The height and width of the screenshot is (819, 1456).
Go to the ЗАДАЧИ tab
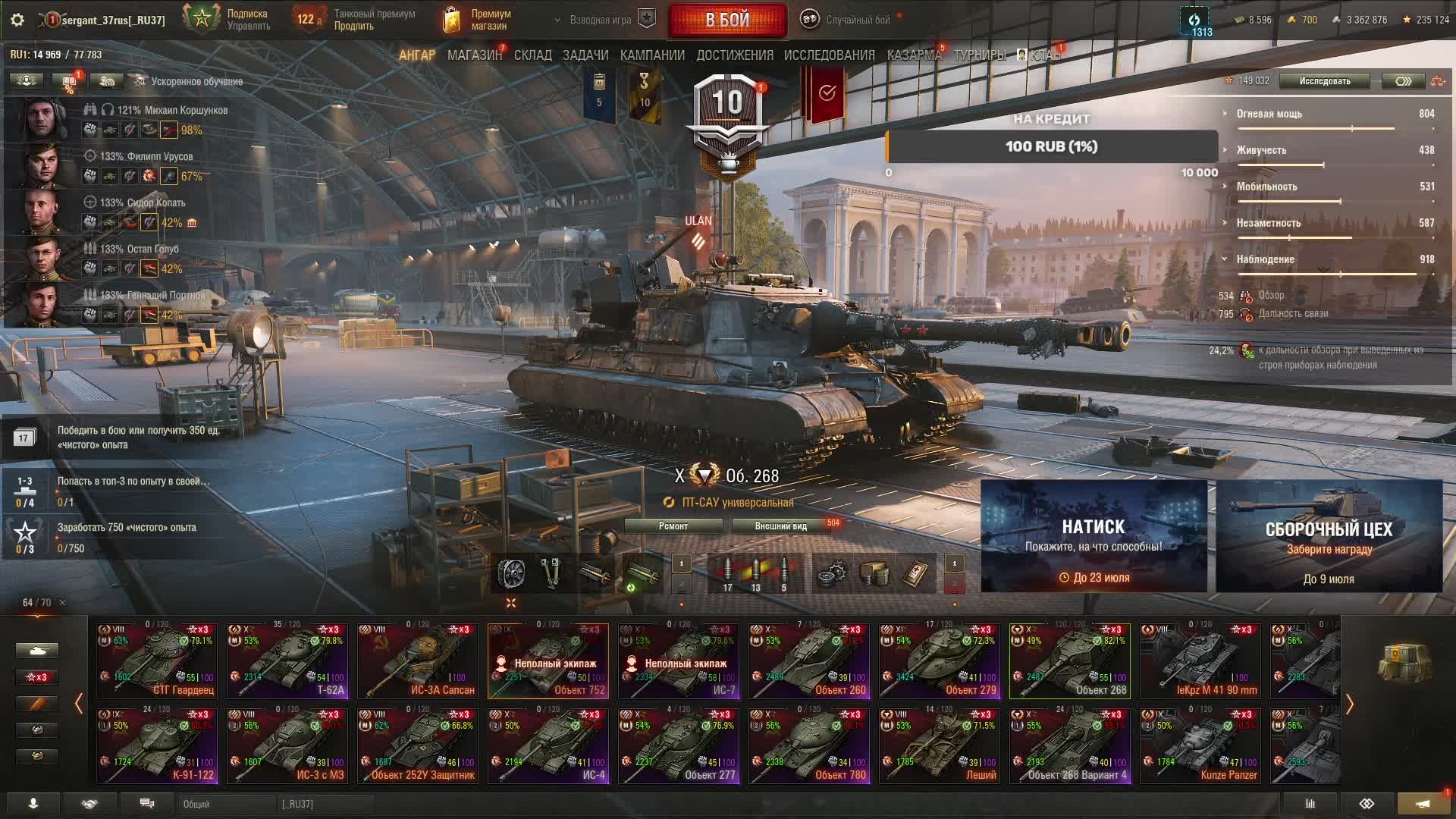tap(585, 55)
